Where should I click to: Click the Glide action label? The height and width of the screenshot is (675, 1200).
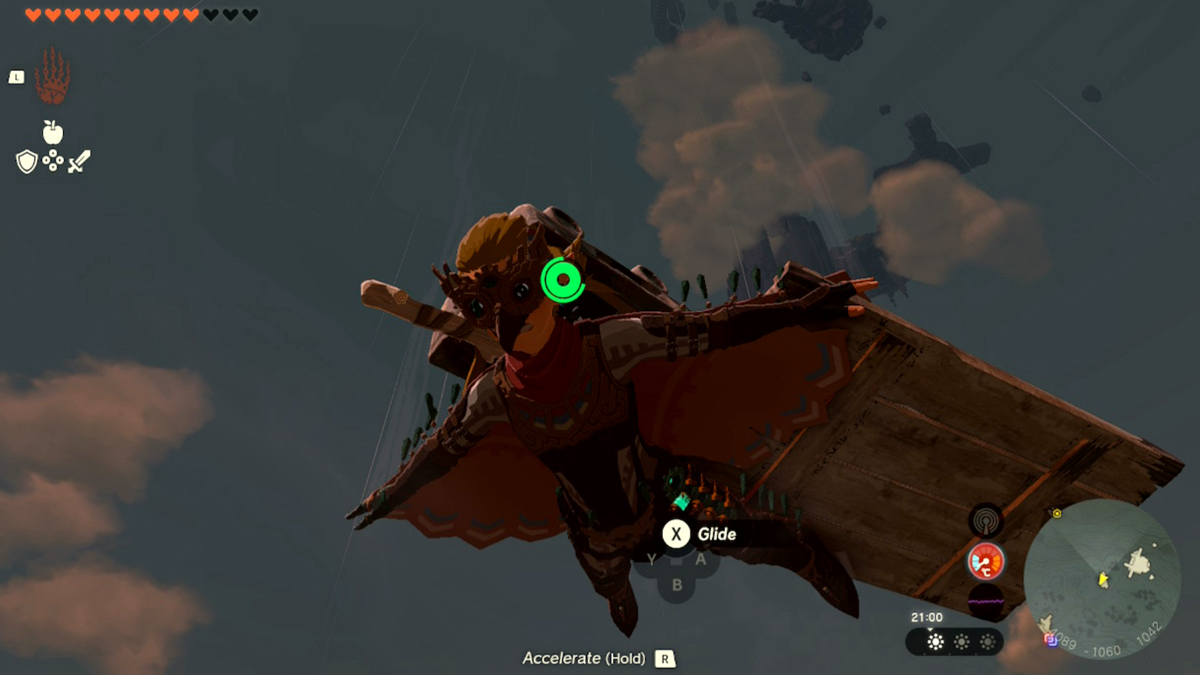tap(716, 534)
